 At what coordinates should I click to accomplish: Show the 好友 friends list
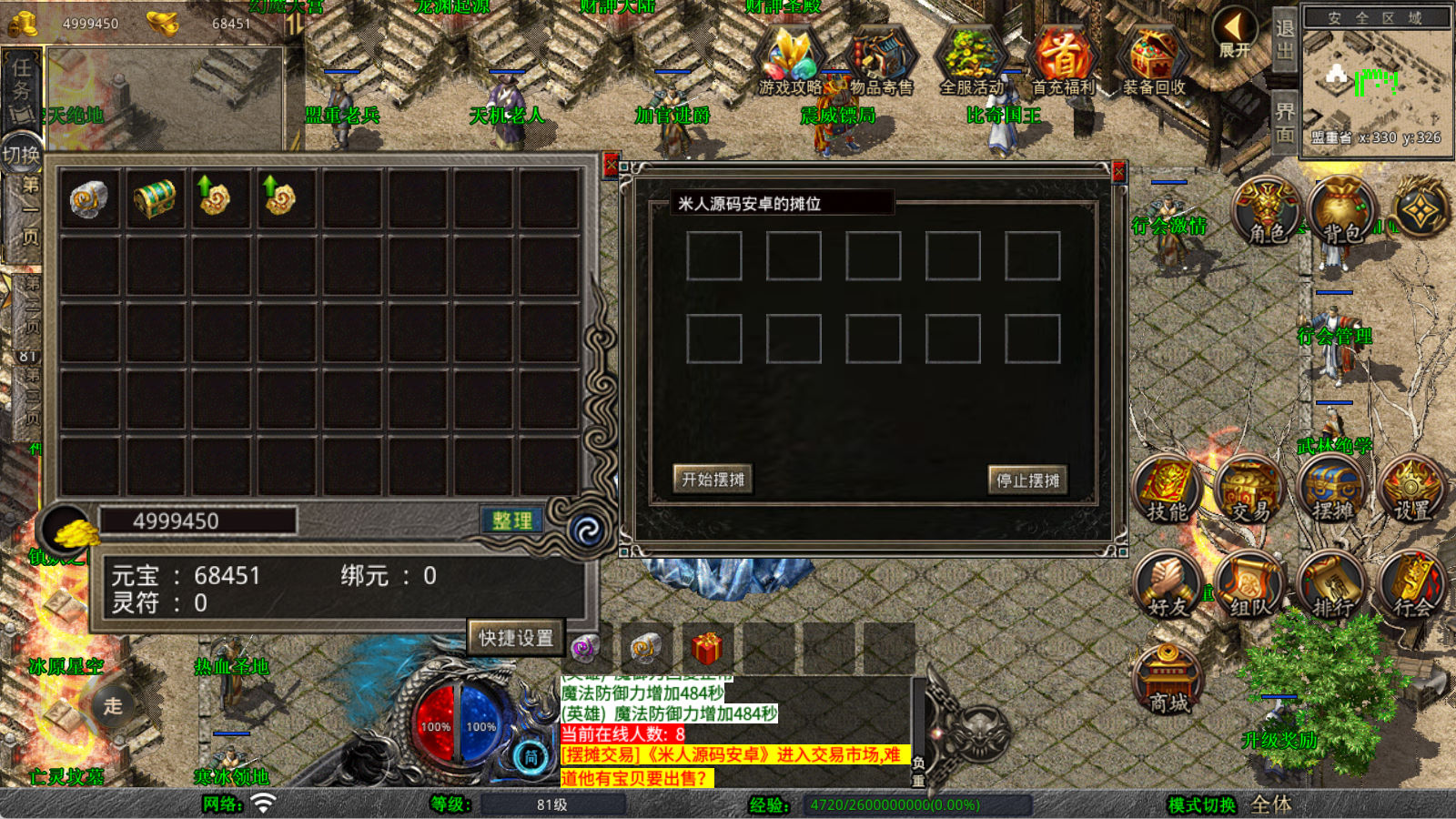point(1168,587)
